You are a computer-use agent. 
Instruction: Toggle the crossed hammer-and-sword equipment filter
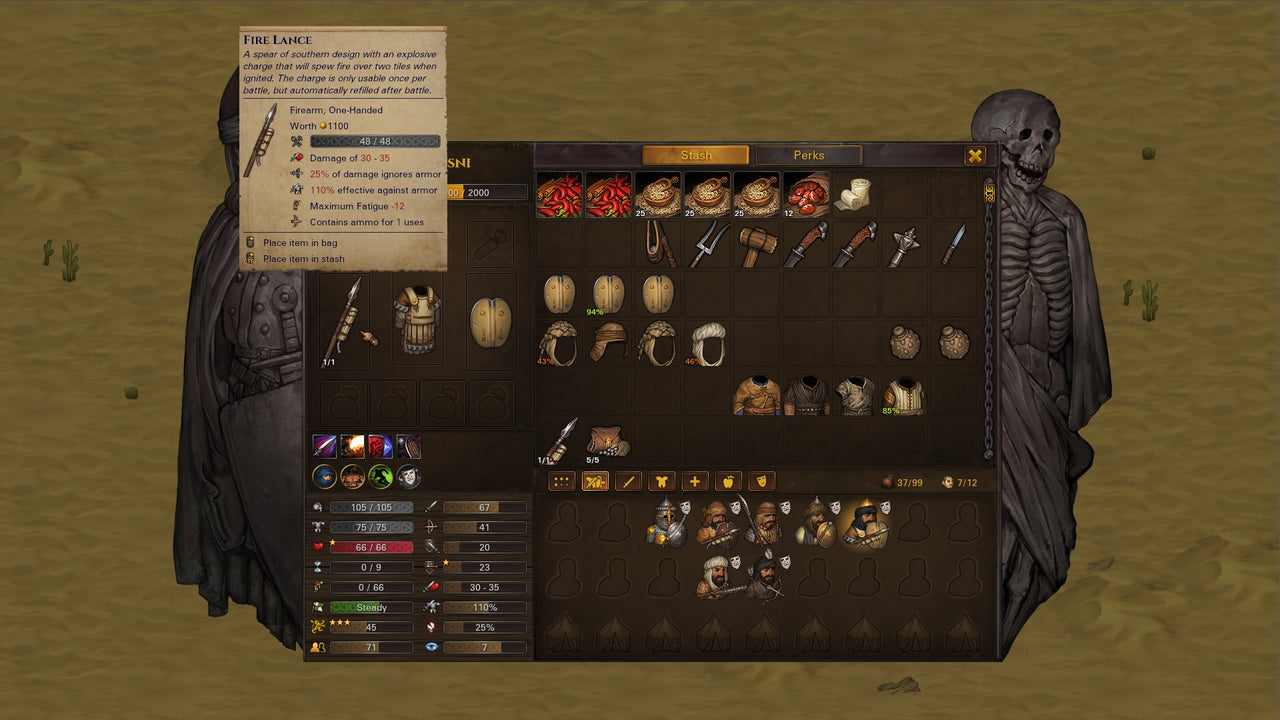594,482
